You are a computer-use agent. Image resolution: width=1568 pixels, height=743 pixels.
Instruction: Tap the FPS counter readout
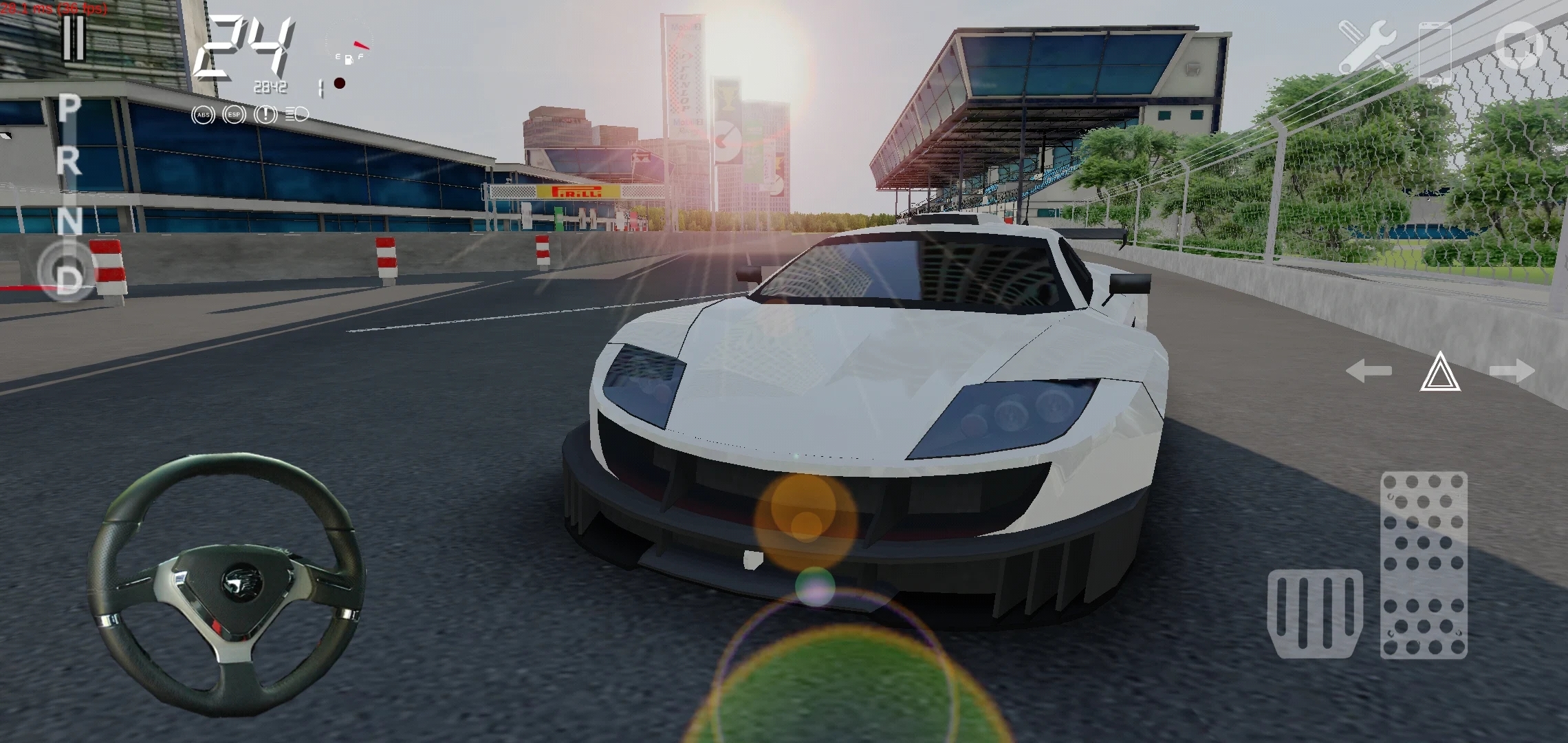point(54,9)
